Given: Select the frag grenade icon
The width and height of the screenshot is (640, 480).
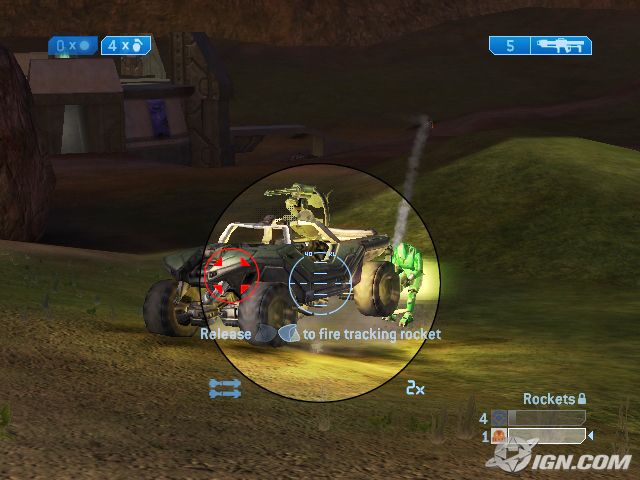Looking at the screenshot, I should pos(141,45).
